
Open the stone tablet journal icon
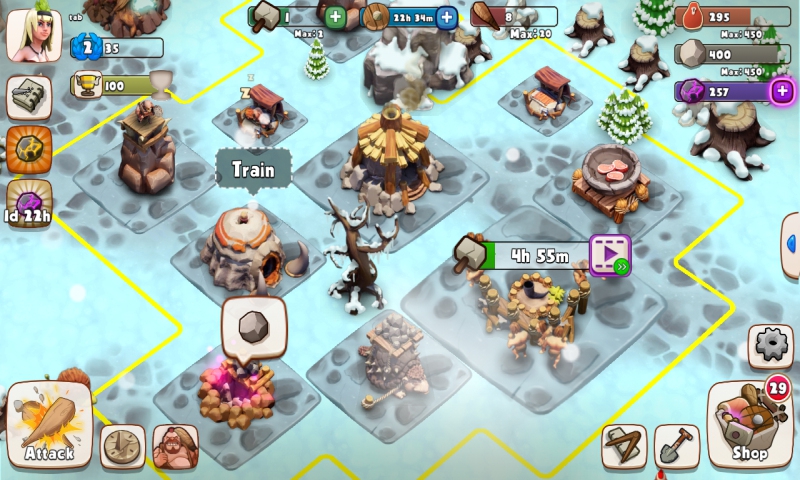[x=29, y=98]
